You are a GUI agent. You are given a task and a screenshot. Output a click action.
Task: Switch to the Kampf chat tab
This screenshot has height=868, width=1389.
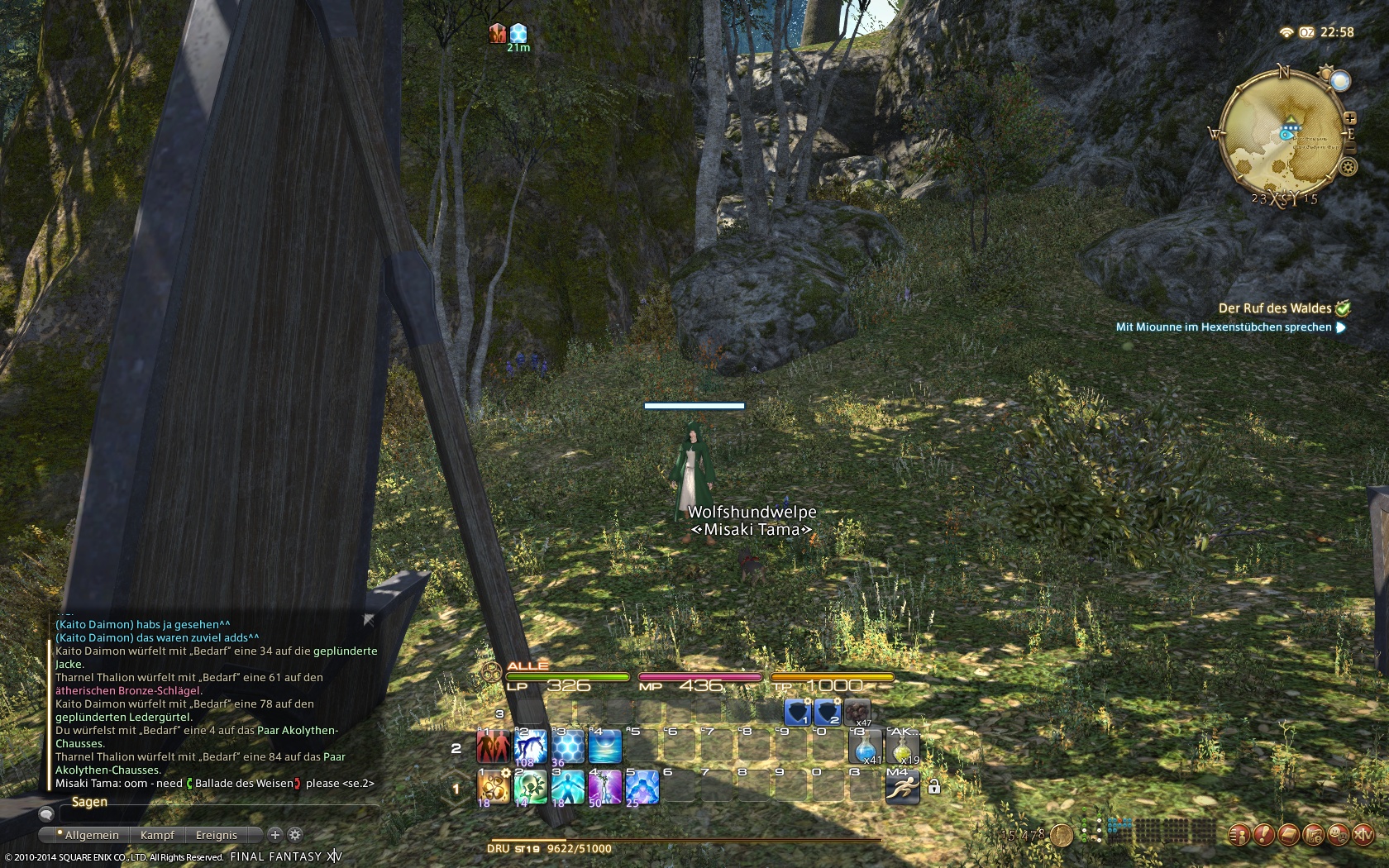(x=157, y=835)
